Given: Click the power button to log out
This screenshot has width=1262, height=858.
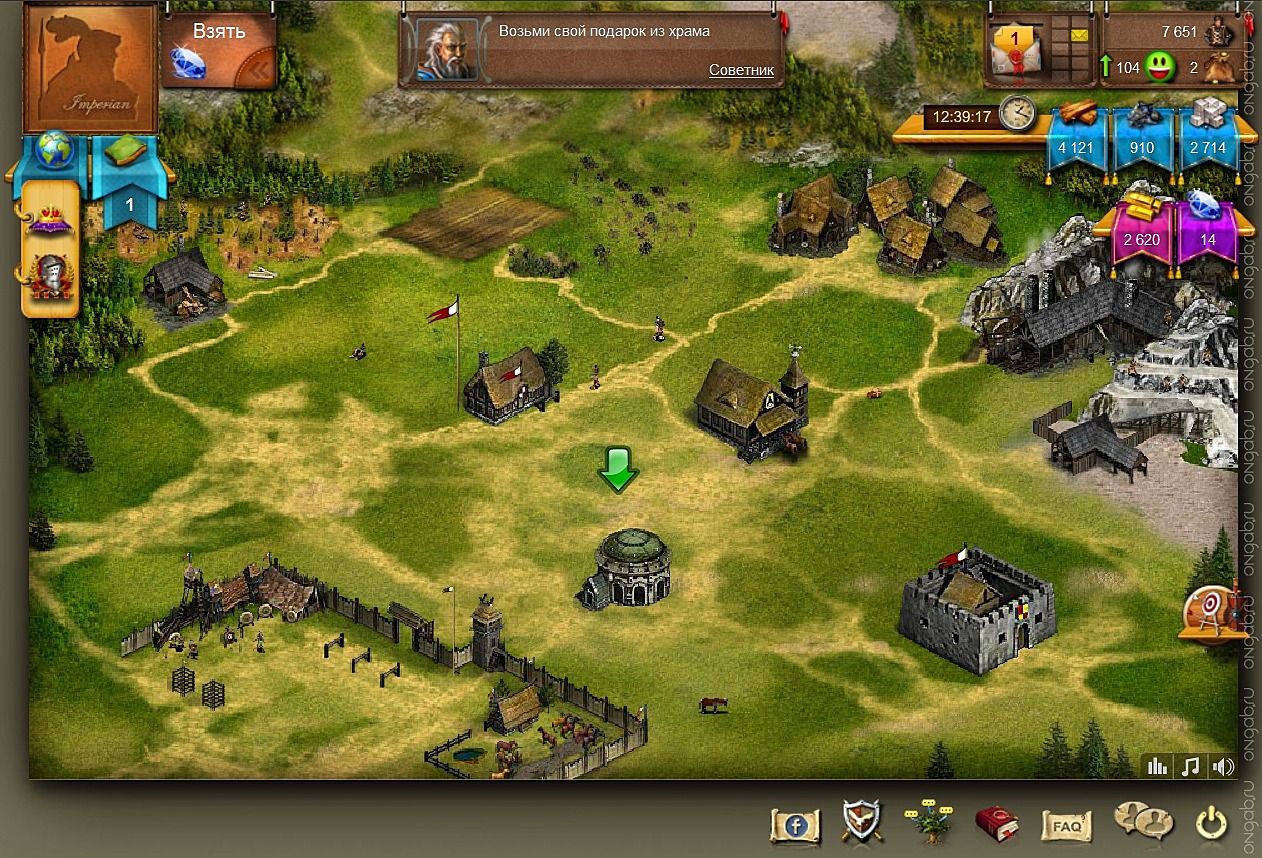Looking at the screenshot, I should click(1211, 824).
